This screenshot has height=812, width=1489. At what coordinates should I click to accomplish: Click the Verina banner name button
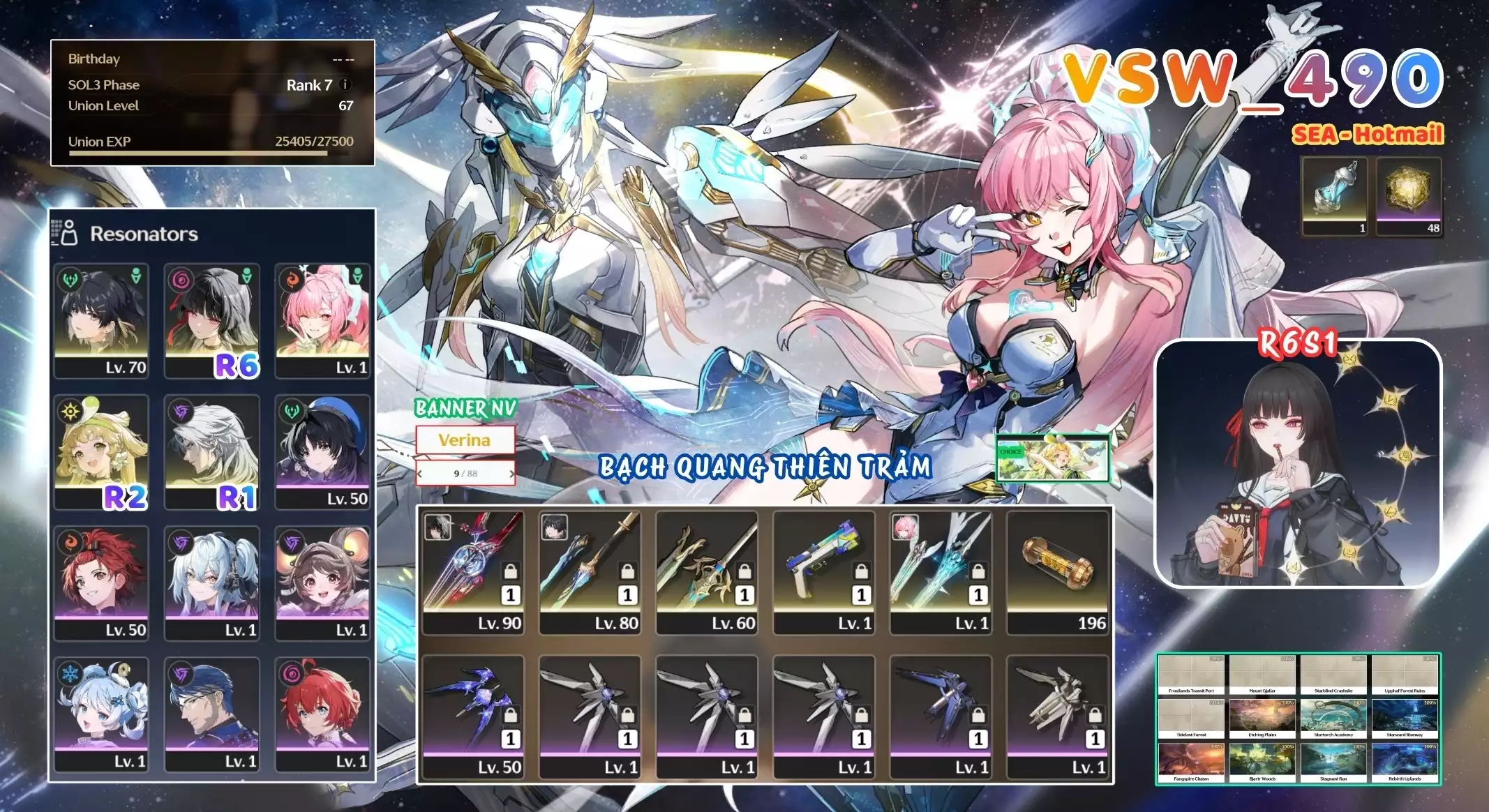465,439
